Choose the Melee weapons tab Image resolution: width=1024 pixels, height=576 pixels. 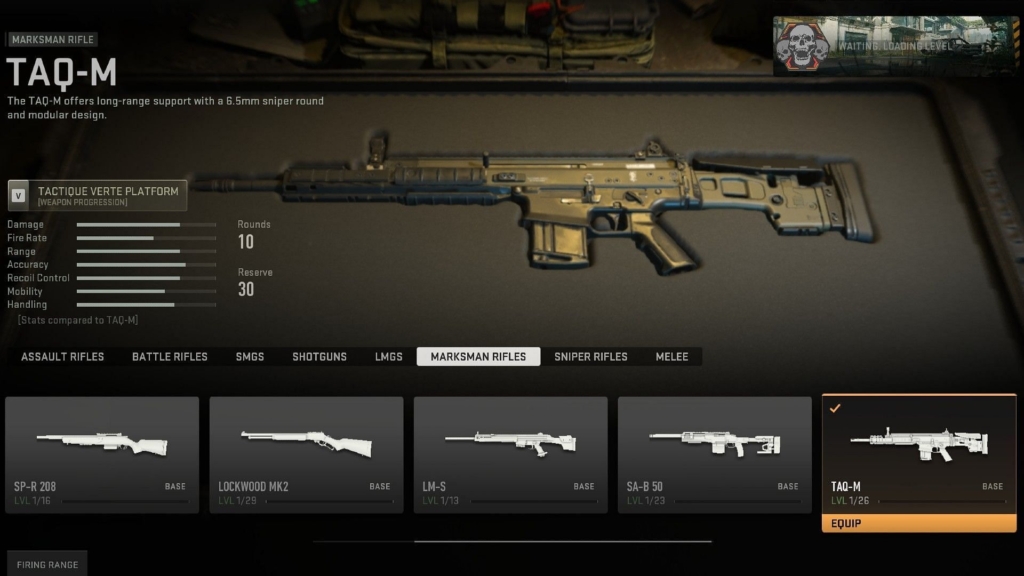click(672, 357)
